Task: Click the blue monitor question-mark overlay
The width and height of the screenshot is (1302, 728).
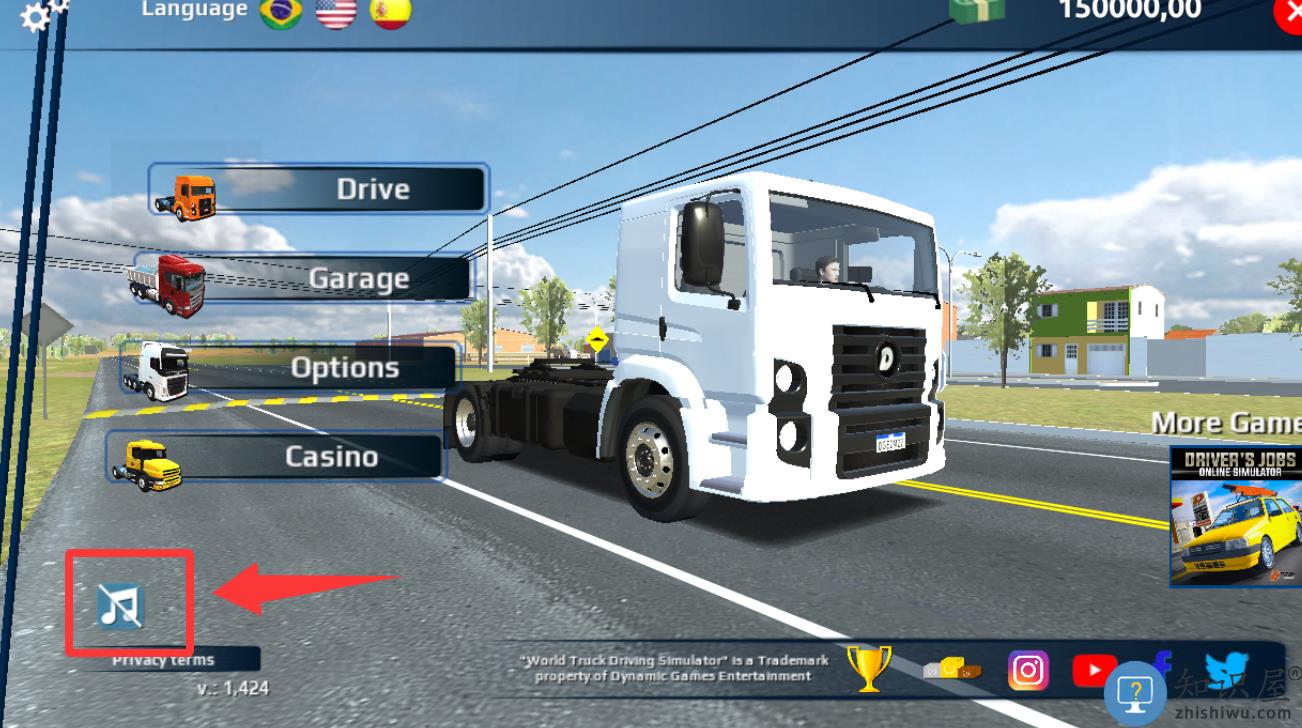Action: point(1136,692)
